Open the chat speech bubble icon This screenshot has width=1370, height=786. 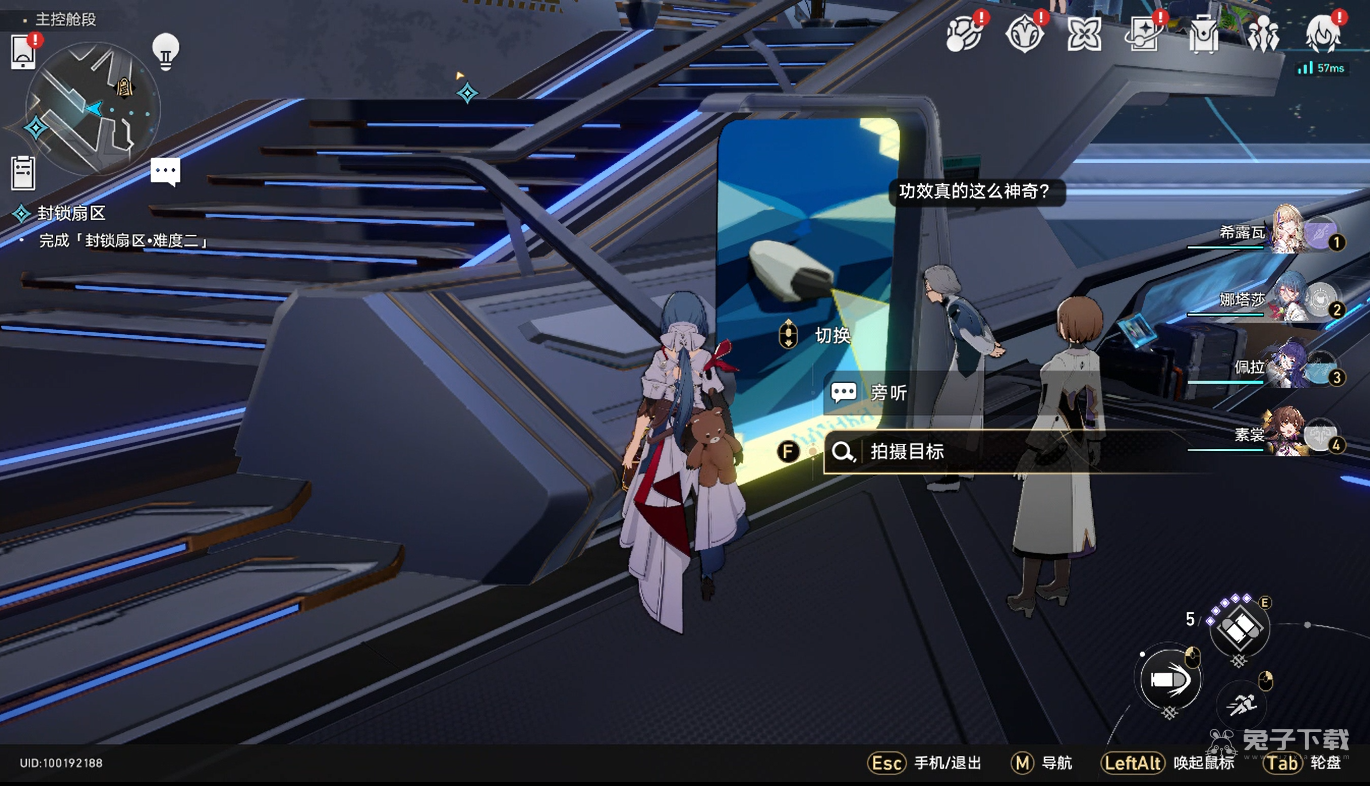pyautogui.click(x=165, y=172)
